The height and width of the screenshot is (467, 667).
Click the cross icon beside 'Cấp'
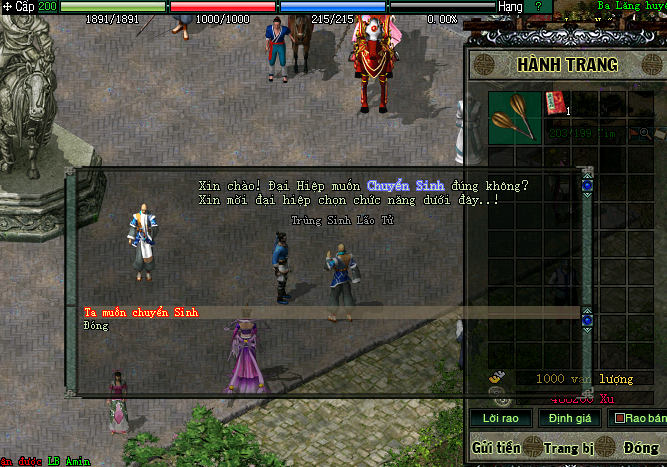[x=6, y=6]
